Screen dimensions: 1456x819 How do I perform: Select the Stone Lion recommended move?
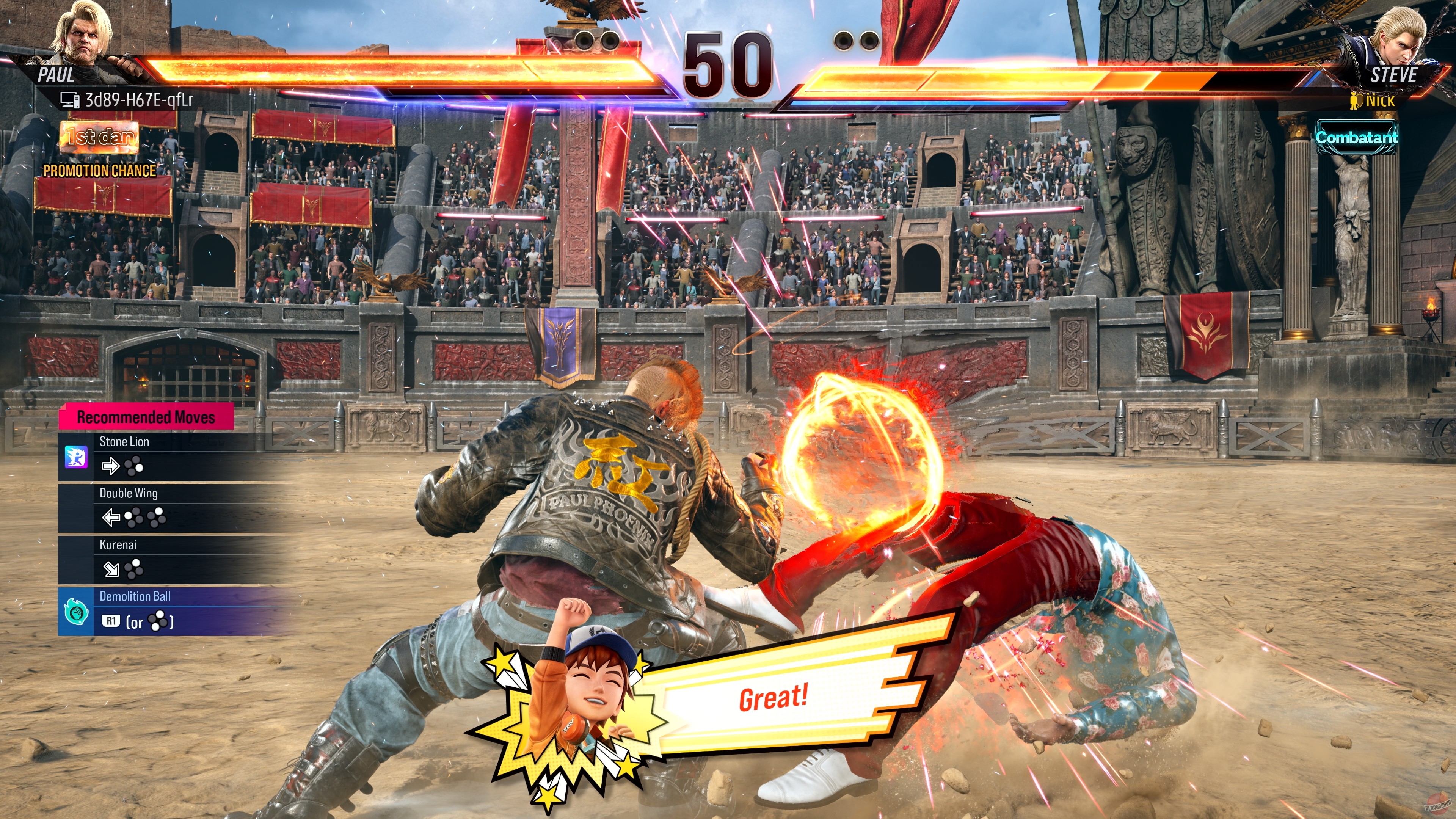tap(124, 441)
